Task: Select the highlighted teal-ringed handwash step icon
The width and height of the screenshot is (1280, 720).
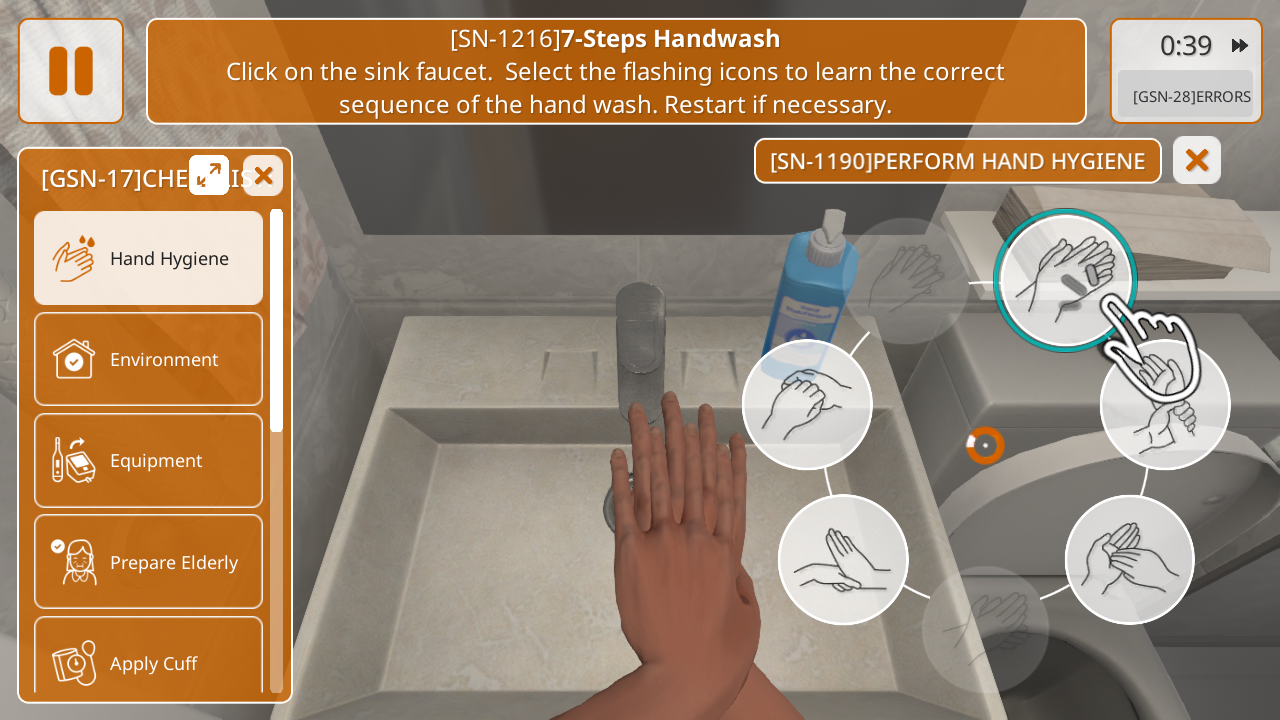Action: tap(1065, 280)
